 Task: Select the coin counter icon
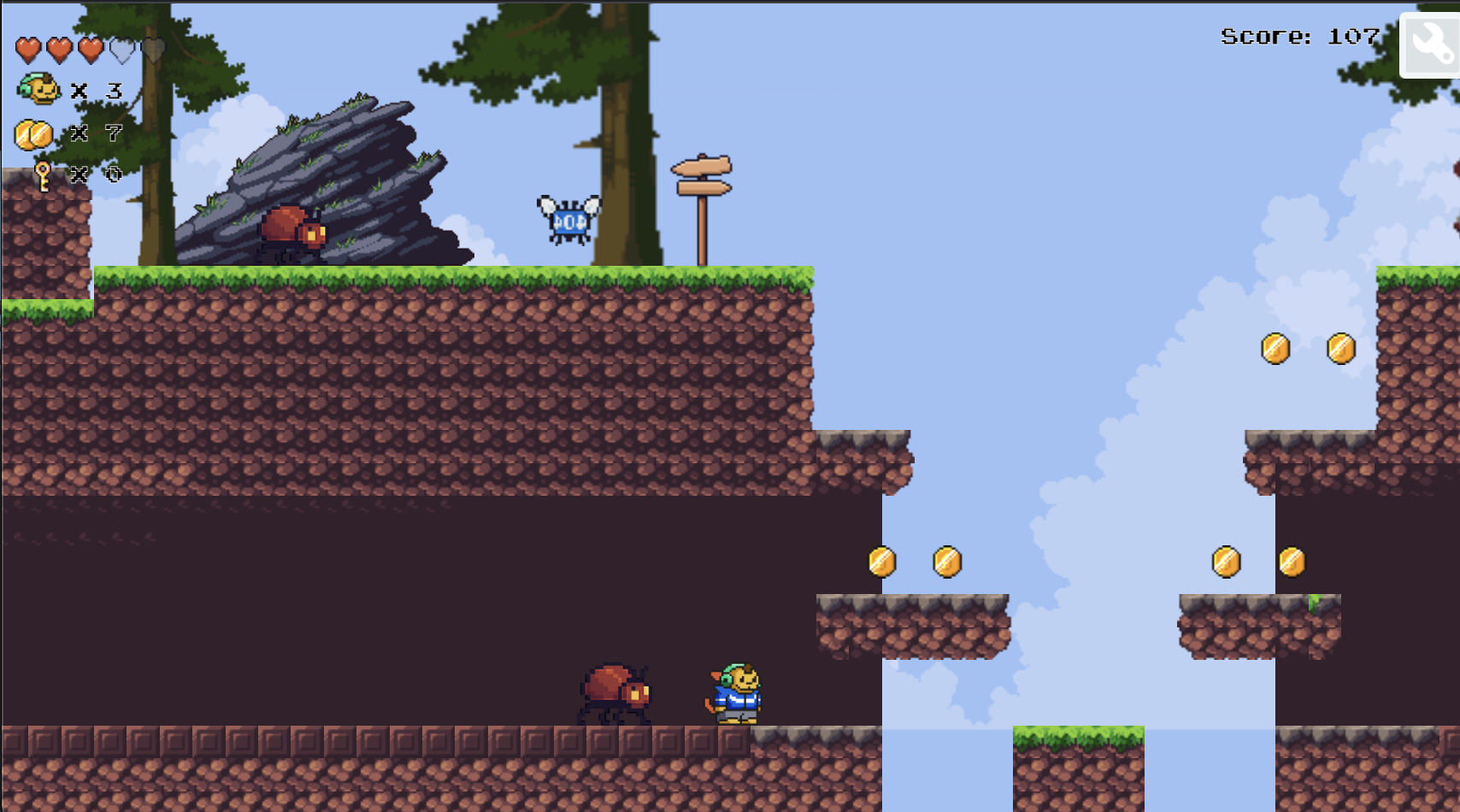(x=32, y=132)
